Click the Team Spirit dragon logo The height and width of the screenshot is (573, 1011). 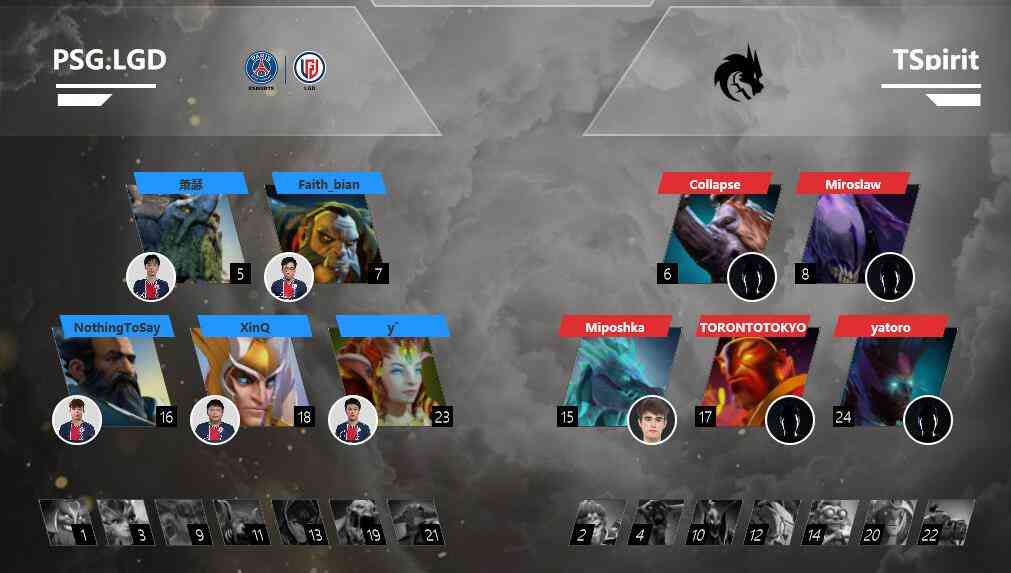(738, 72)
